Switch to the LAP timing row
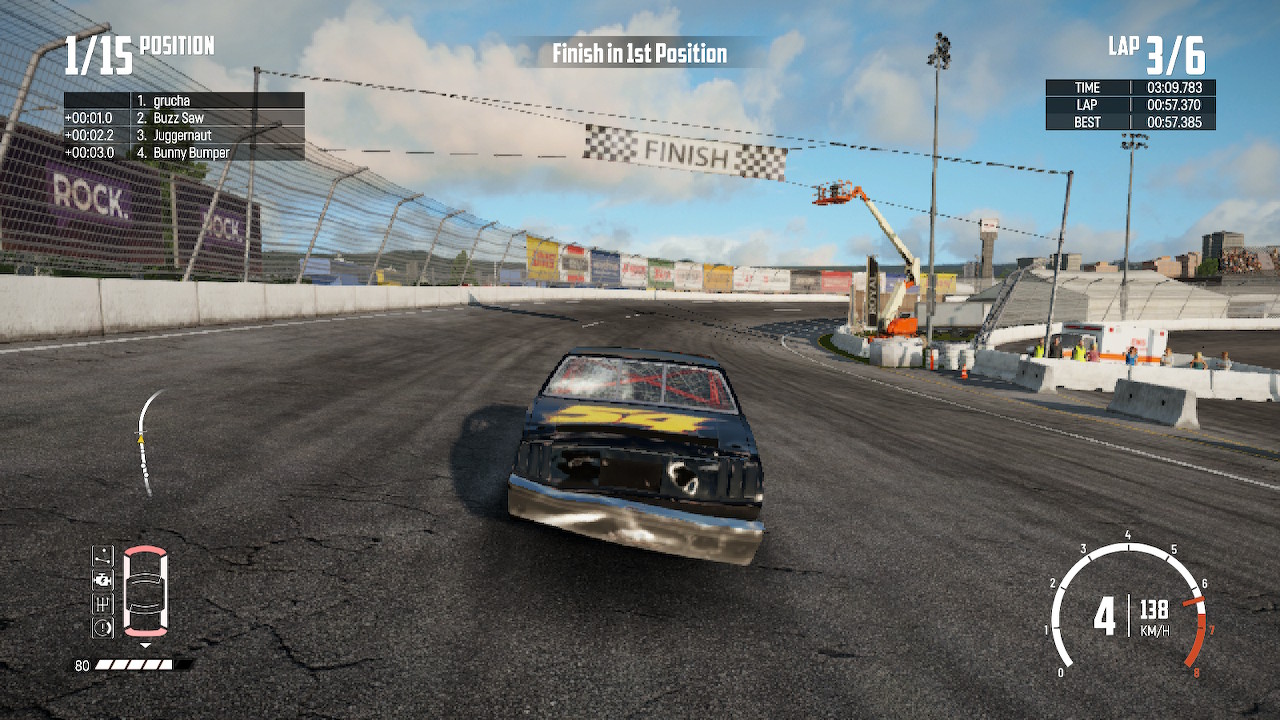The width and height of the screenshot is (1280, 720). 1130,104
